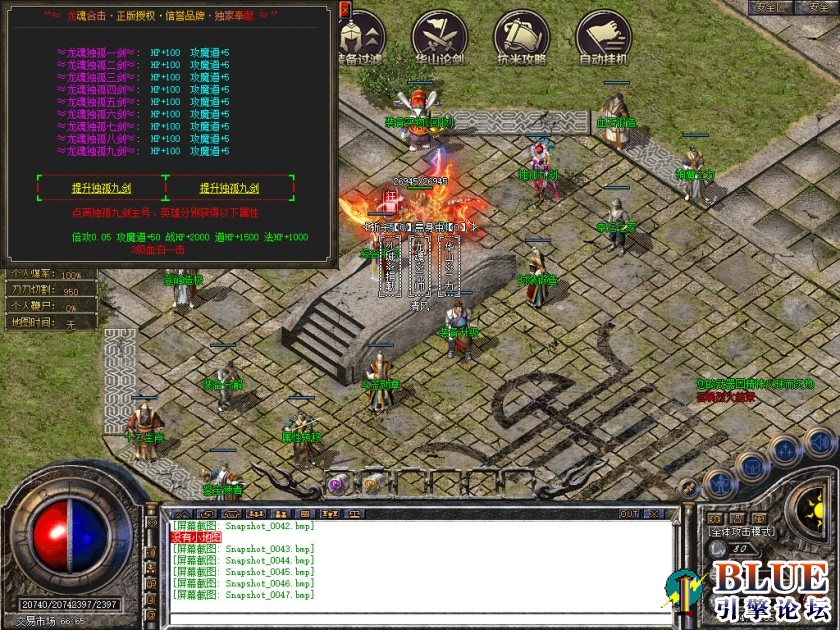Open the character status round button

pyautogui.click(x=720, y=485)
